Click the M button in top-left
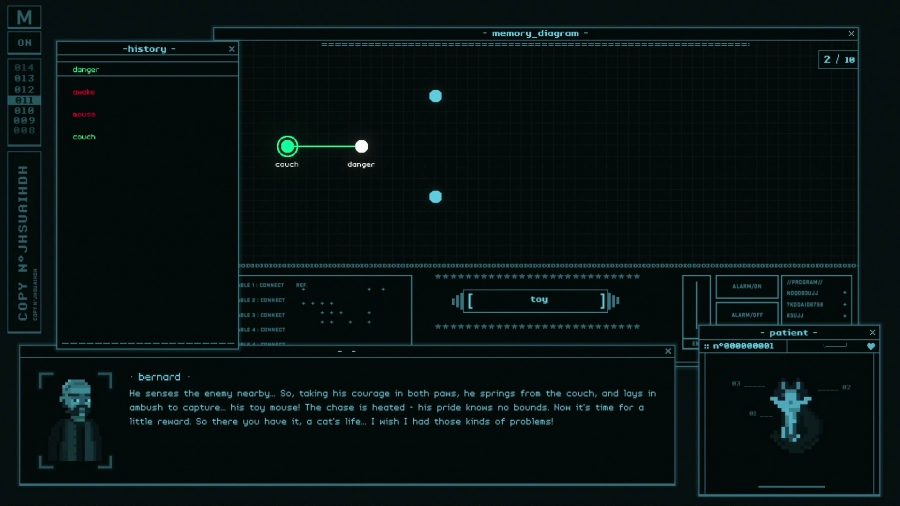The width and height of the screenshot is (900, 506). [x=24, y=17]
